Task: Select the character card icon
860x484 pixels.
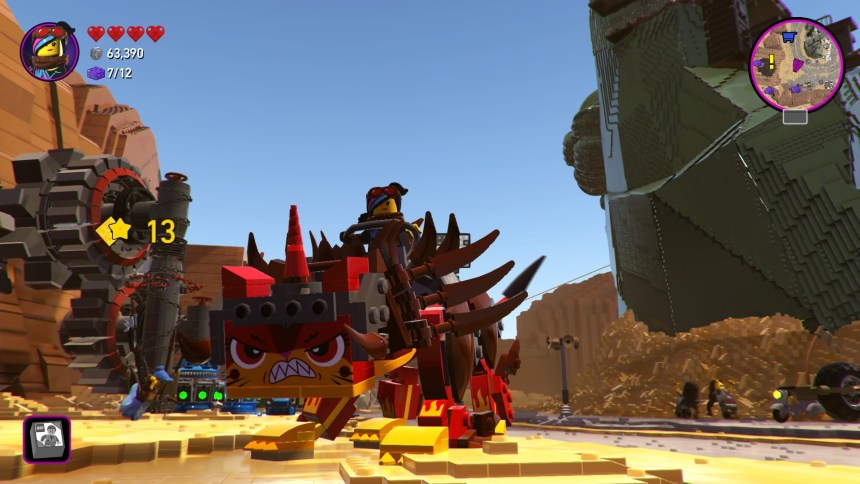Action: (x=46, y=439)
